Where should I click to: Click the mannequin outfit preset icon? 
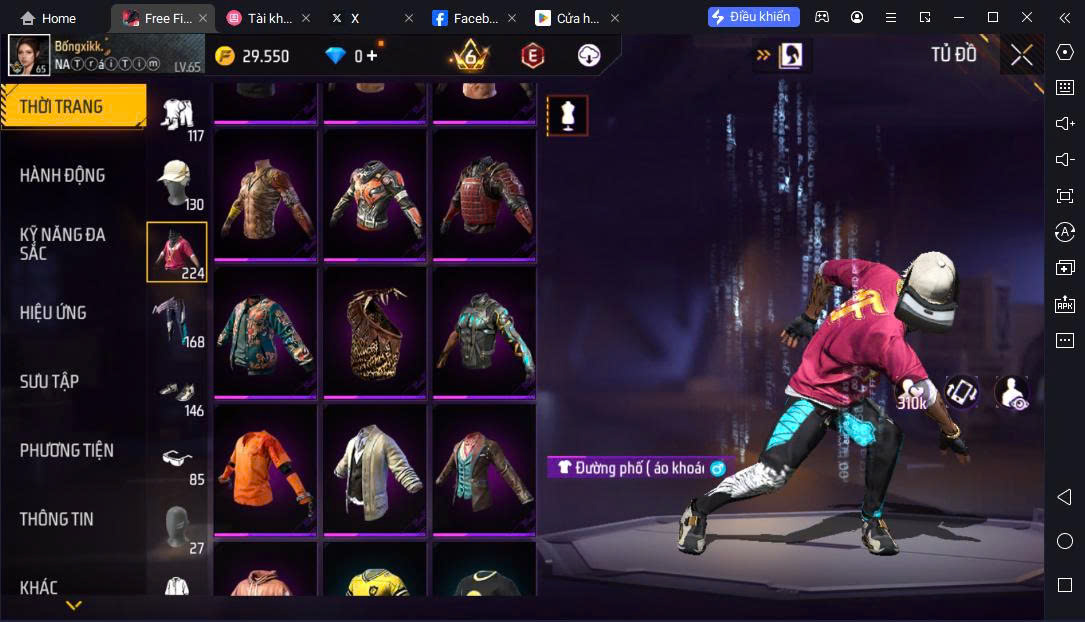[x=568, y=116]
